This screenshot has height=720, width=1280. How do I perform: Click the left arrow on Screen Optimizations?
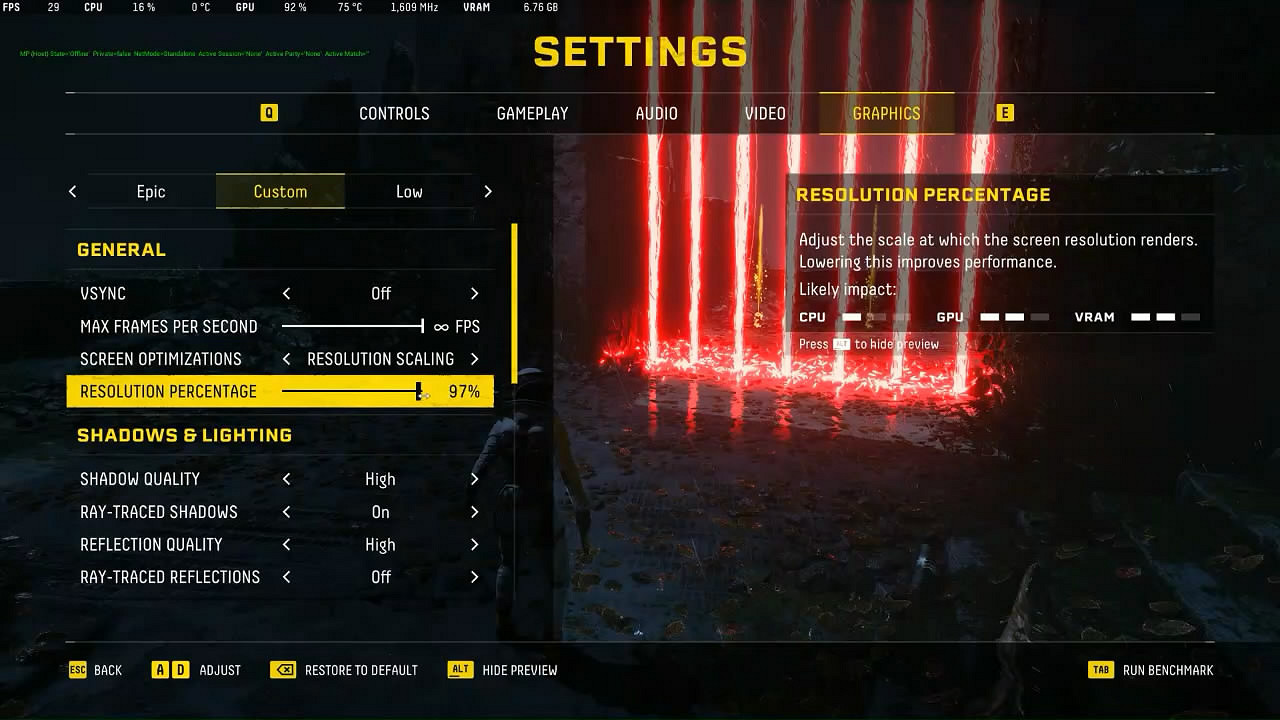click(x=285, y=358)
